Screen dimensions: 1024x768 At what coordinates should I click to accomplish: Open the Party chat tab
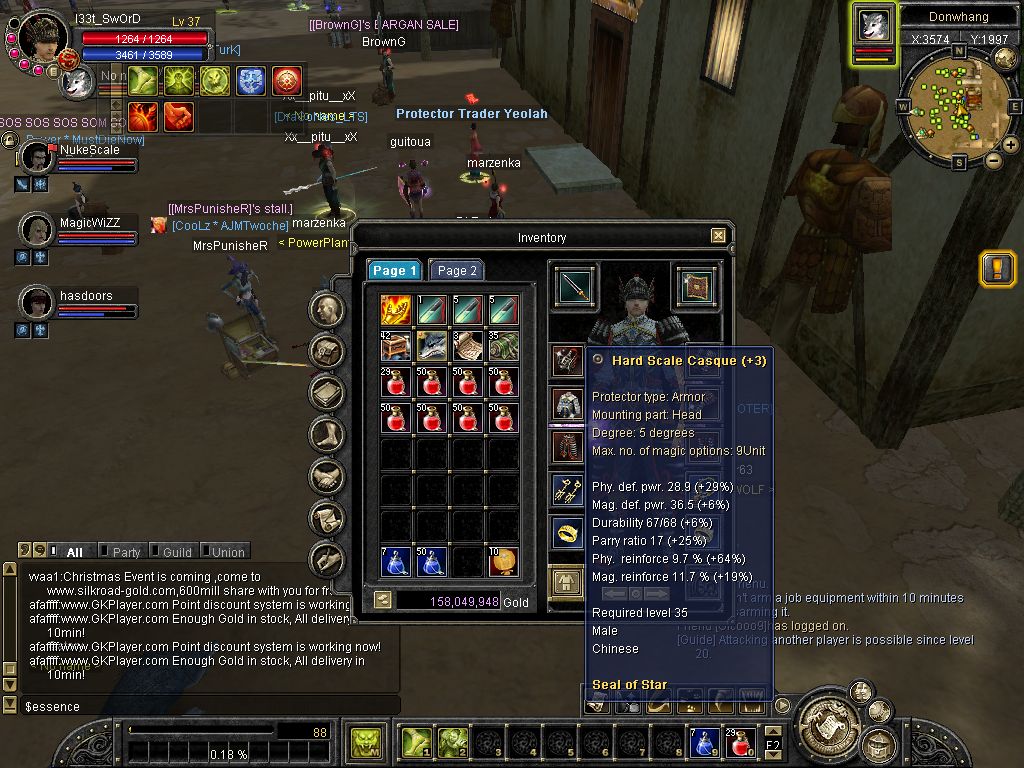coord(126,552)
